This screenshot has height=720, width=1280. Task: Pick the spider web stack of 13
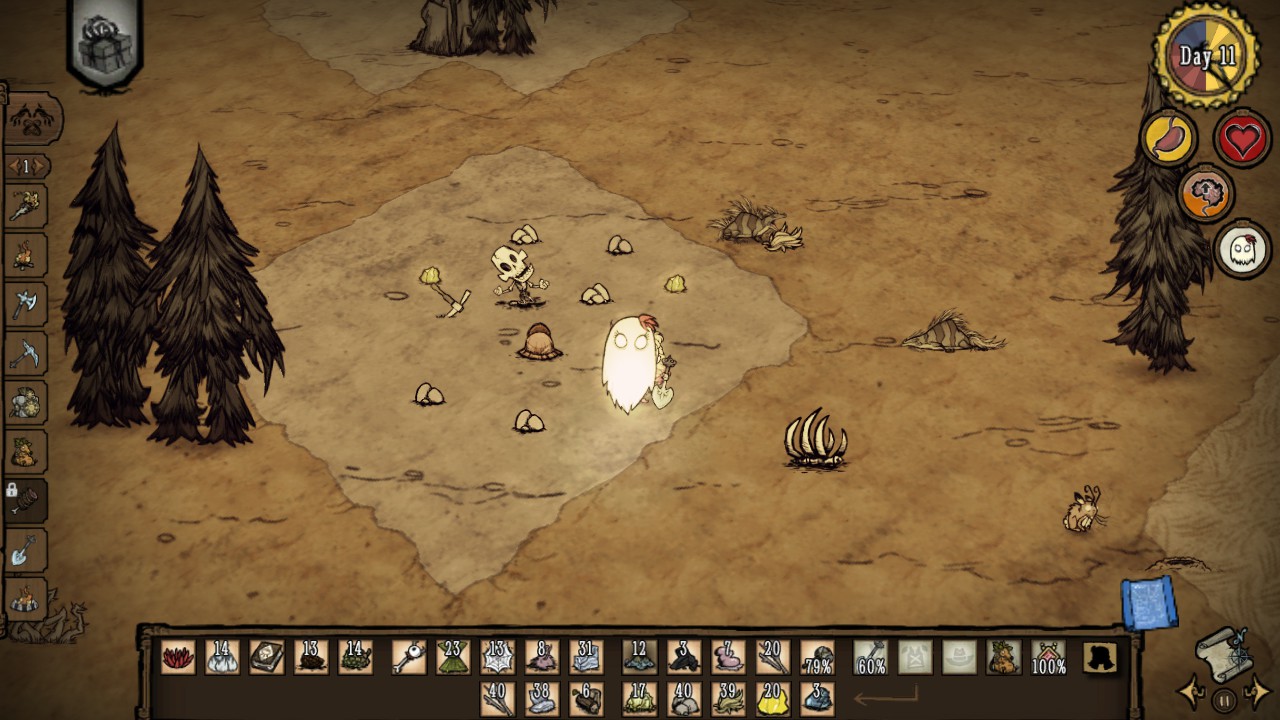[x=497, y=658]
